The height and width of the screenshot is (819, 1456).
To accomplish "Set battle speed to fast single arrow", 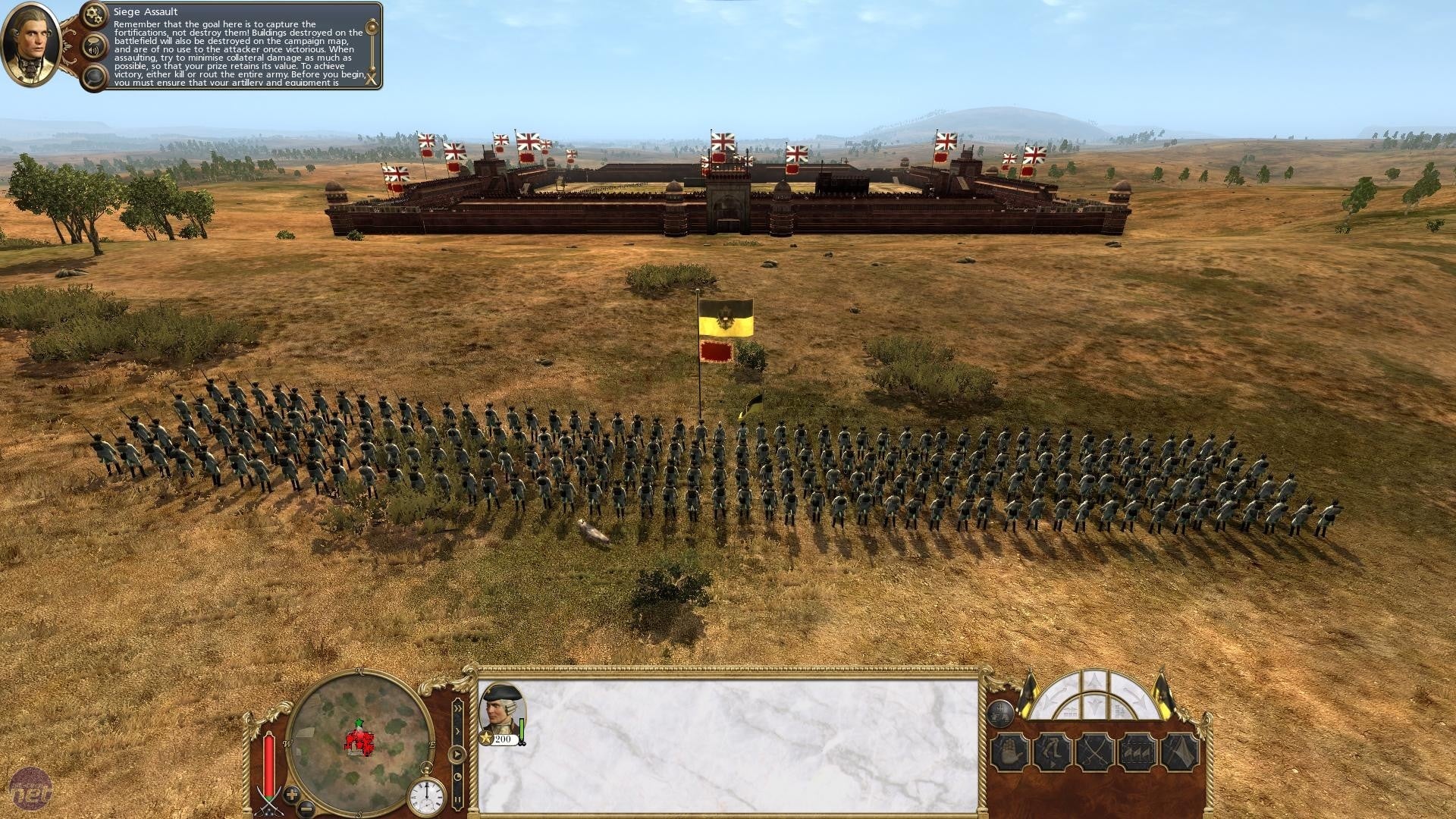I will [x=457, y=732].
